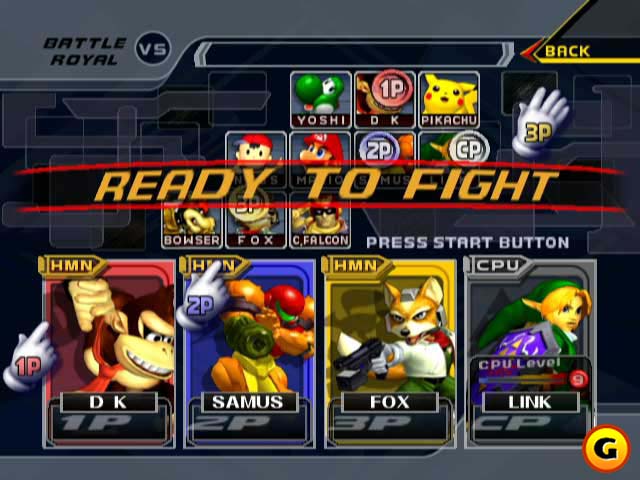Toggle the HMN tag on Fox's panel
640x480 pixels.
[x=353, y=265]
